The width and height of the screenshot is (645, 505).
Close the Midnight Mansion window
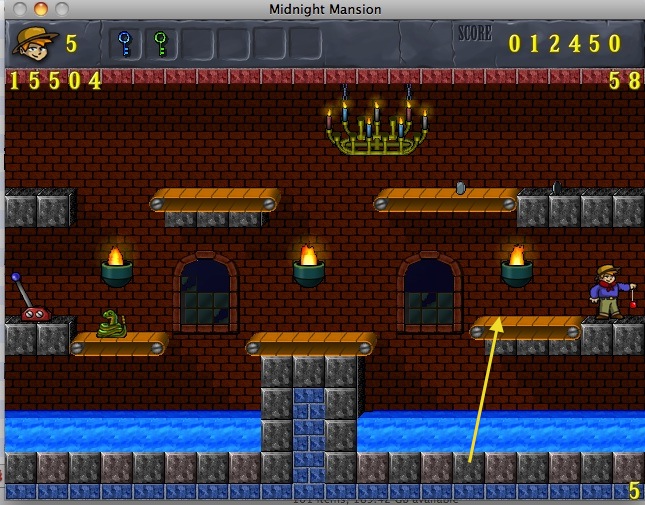pos(14,9)
